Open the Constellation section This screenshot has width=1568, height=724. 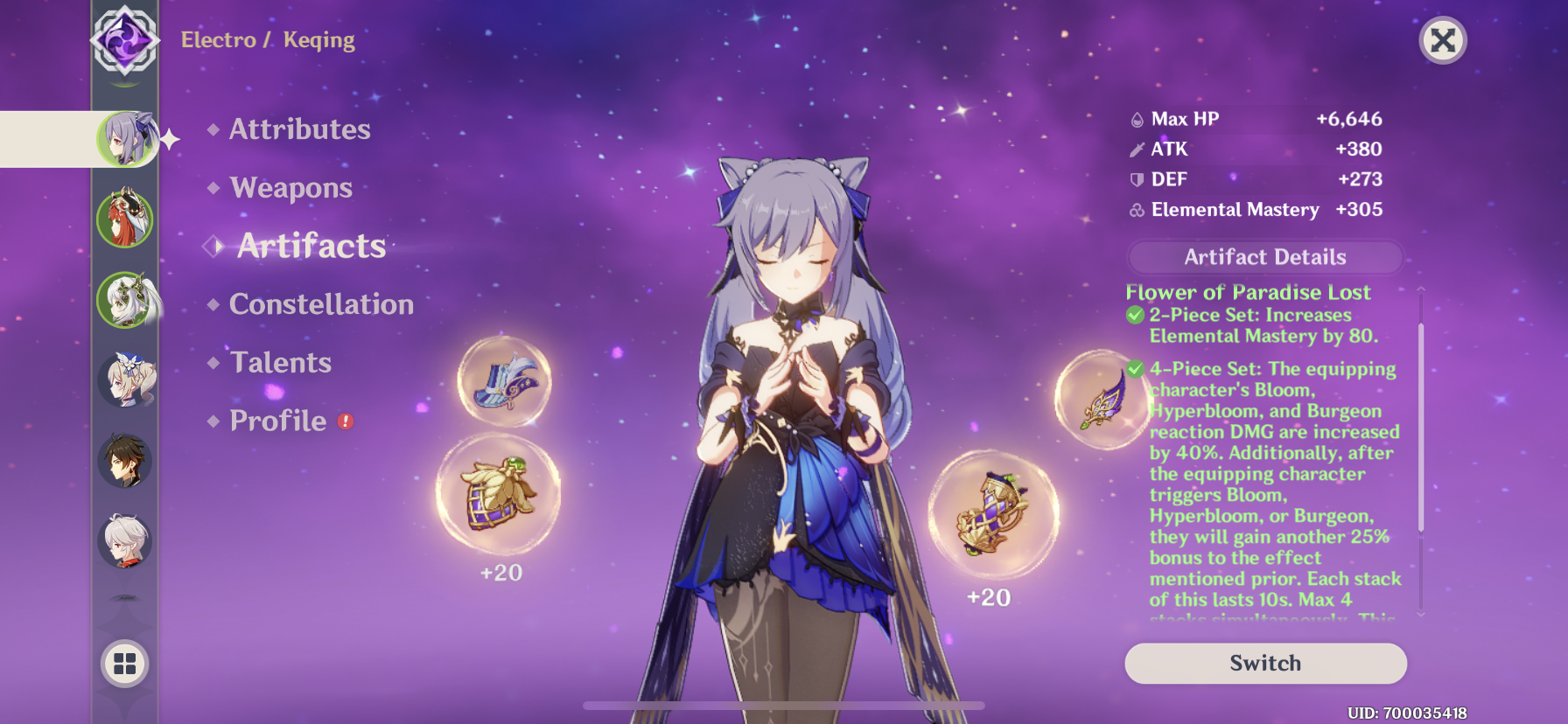click(320, 304)
